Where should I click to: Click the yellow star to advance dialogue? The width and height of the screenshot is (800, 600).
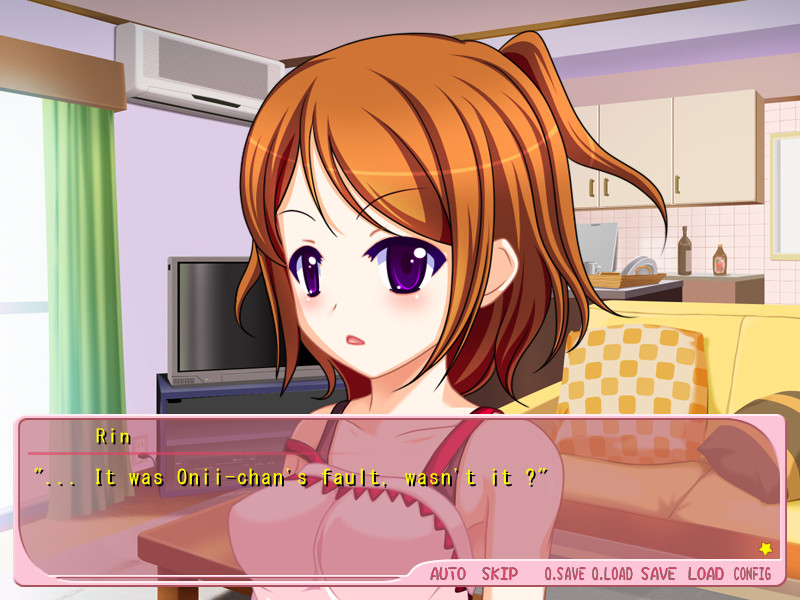765,548
